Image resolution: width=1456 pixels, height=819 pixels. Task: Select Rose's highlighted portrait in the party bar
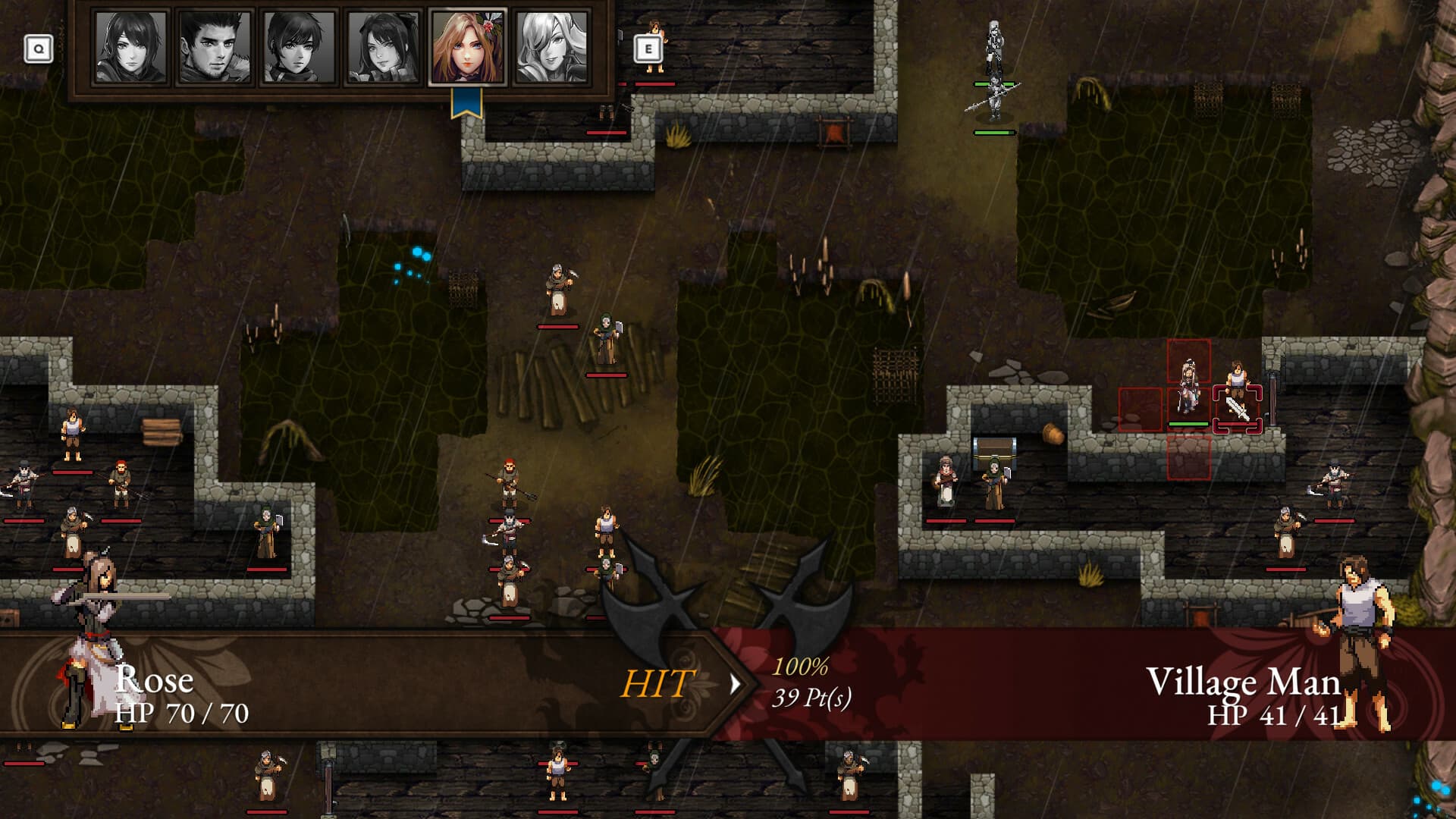[x=466, y=48]
